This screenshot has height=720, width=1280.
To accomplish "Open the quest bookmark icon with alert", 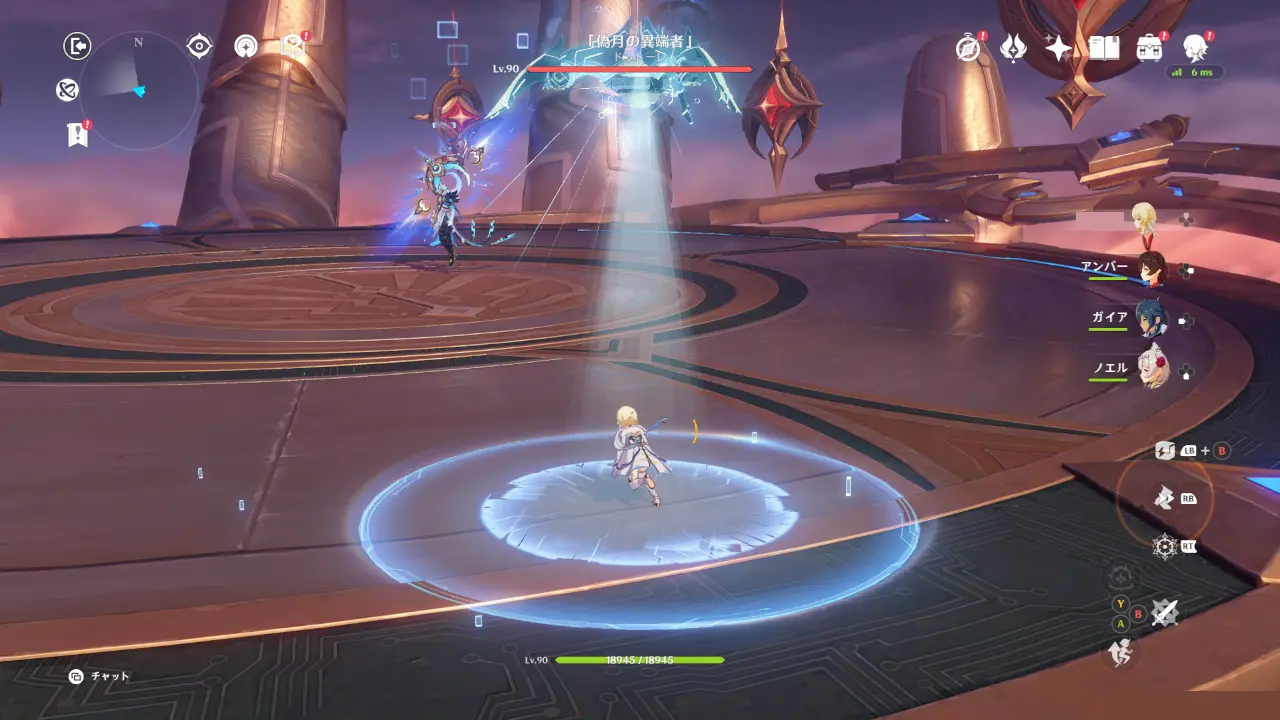I will [x=78, y=134].
